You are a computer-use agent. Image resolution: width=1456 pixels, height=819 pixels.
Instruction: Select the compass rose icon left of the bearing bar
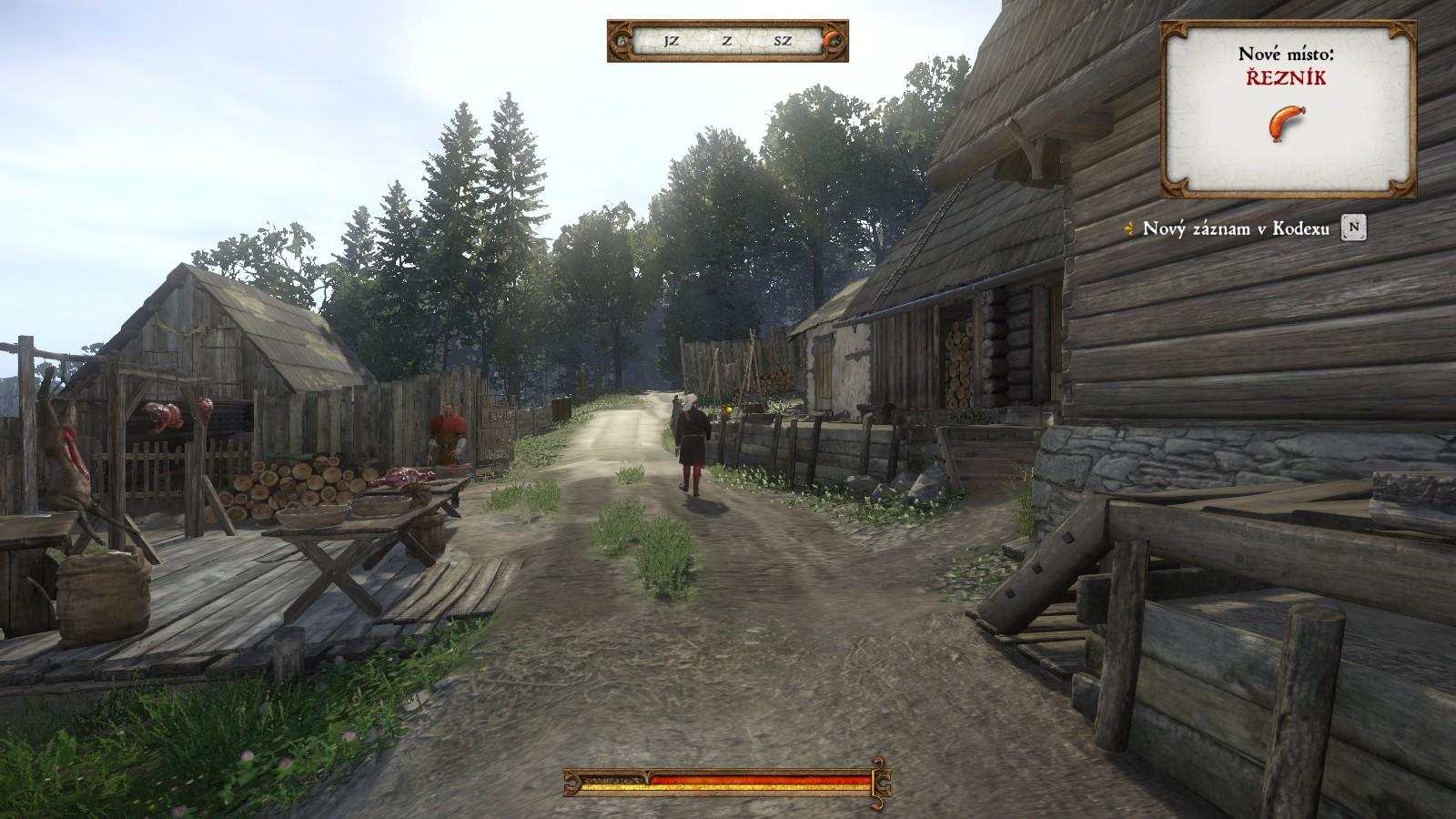click(x=622, y=40)
